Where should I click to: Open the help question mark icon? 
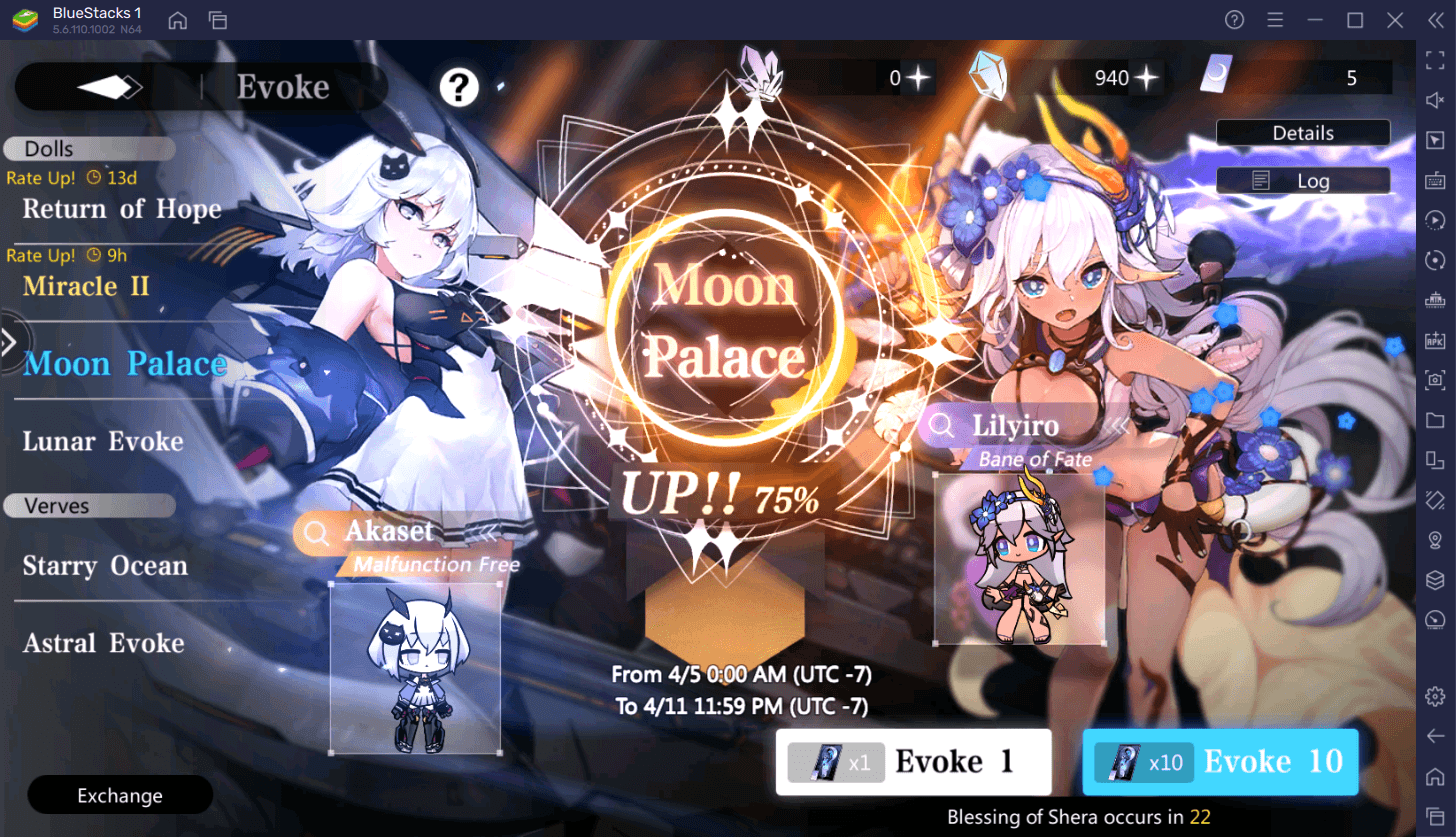tap(458, 87)
